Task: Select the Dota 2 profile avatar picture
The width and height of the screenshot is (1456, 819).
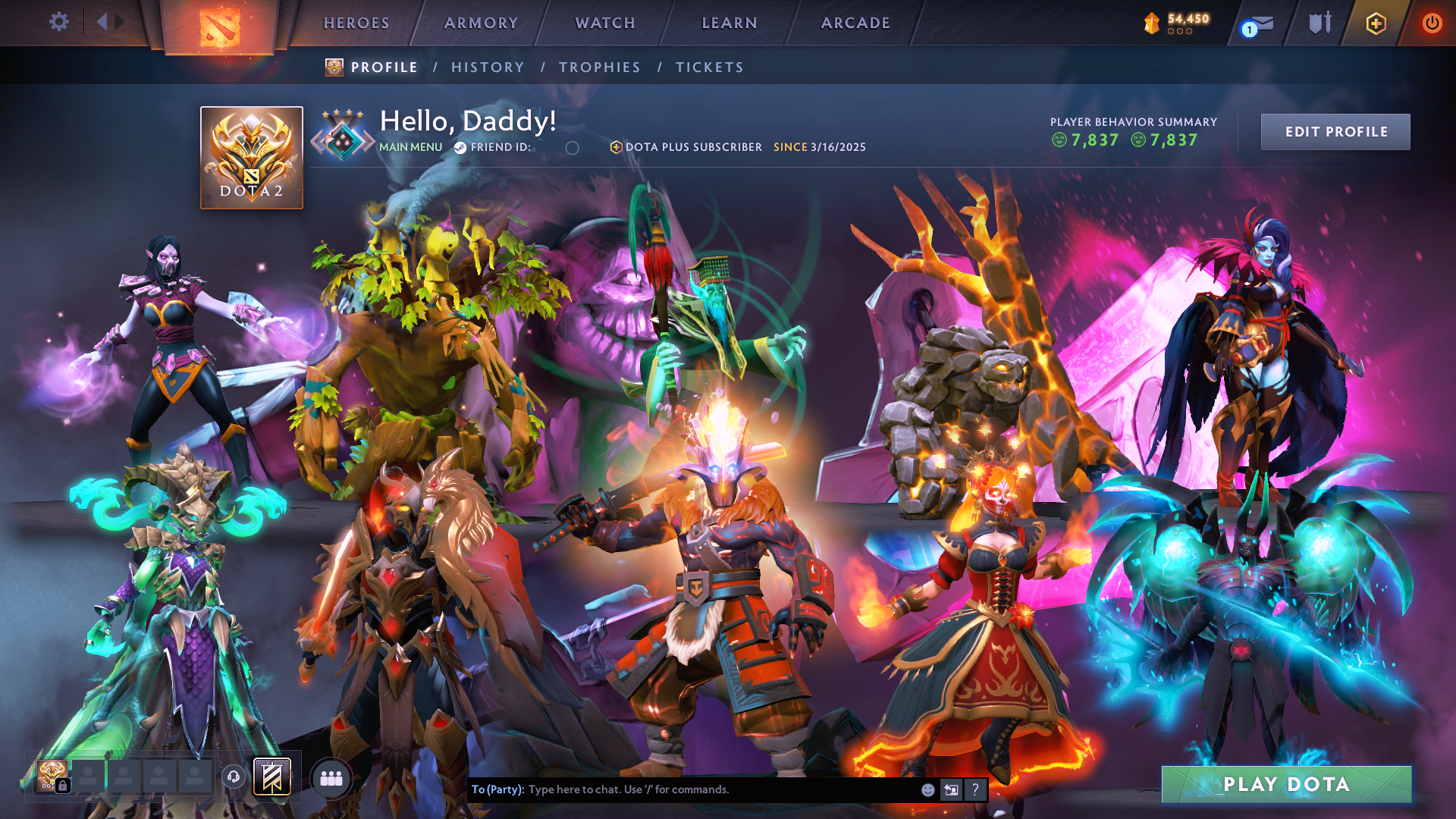Action: (252, 158)
